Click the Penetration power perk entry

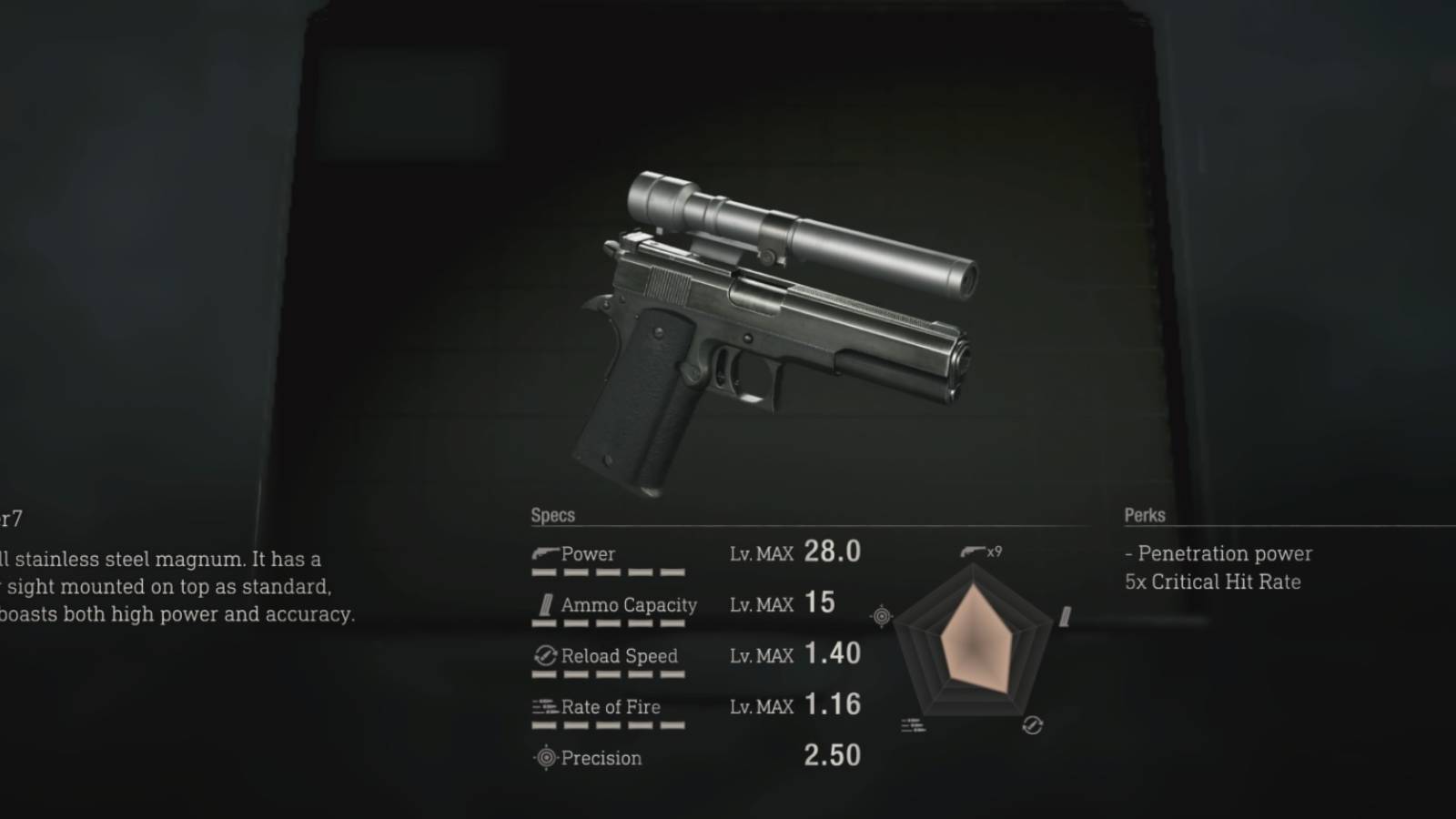(x=1218, y=553)
